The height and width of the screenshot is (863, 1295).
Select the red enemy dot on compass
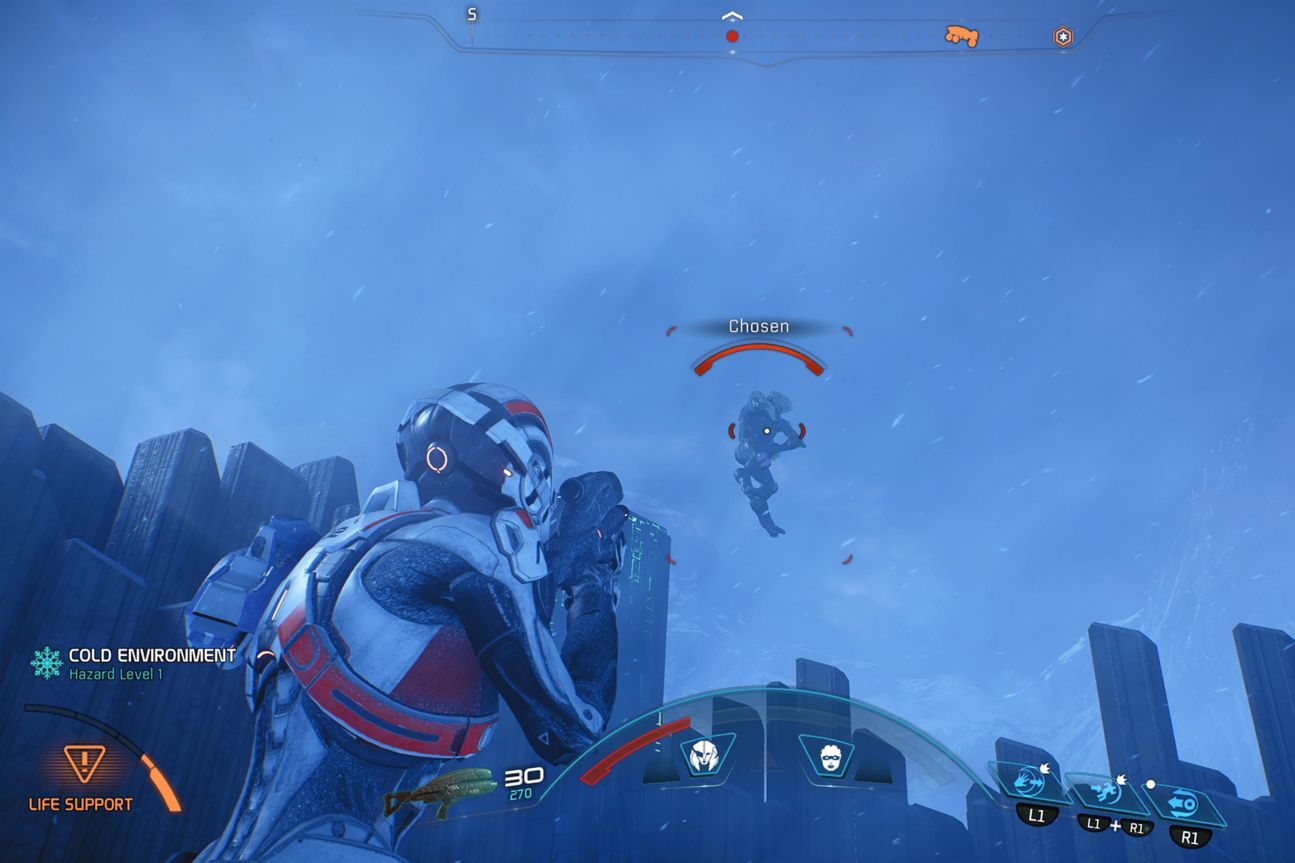point(732,36)
